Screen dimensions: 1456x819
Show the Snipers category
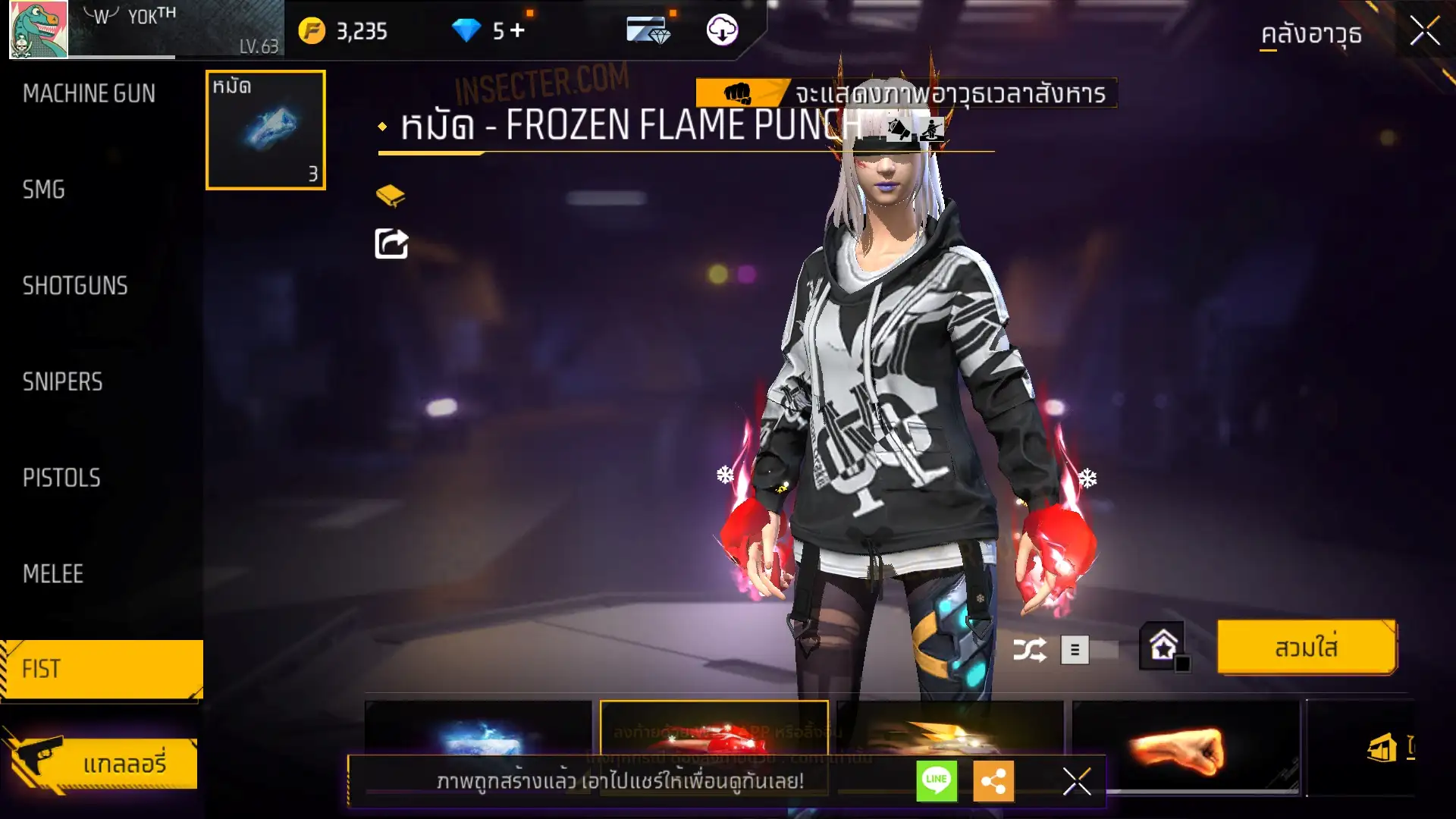click(x=62, y=381)
